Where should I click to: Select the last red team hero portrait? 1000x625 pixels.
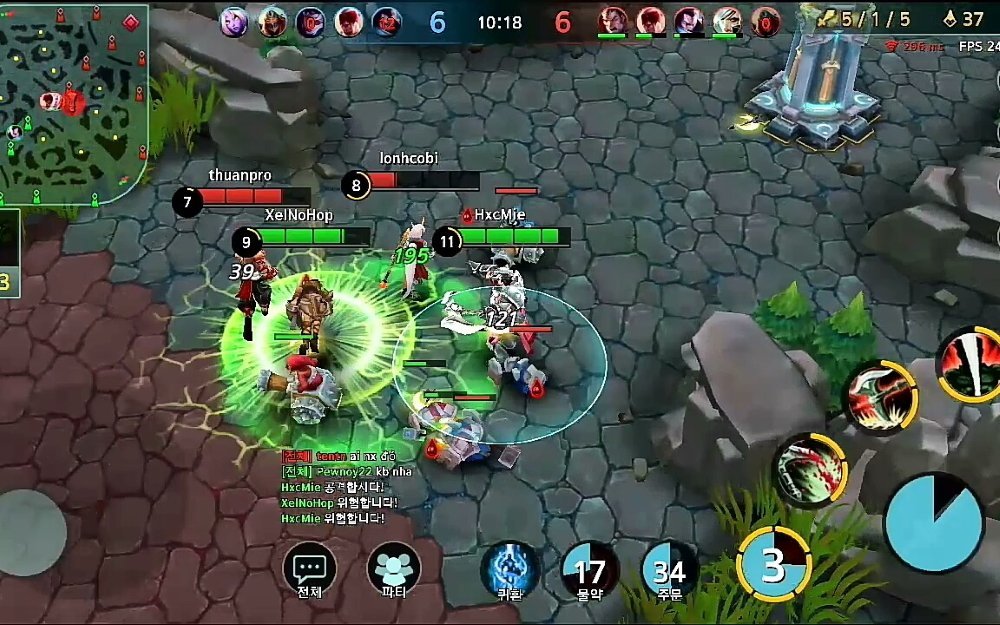(x=766, y=21)
